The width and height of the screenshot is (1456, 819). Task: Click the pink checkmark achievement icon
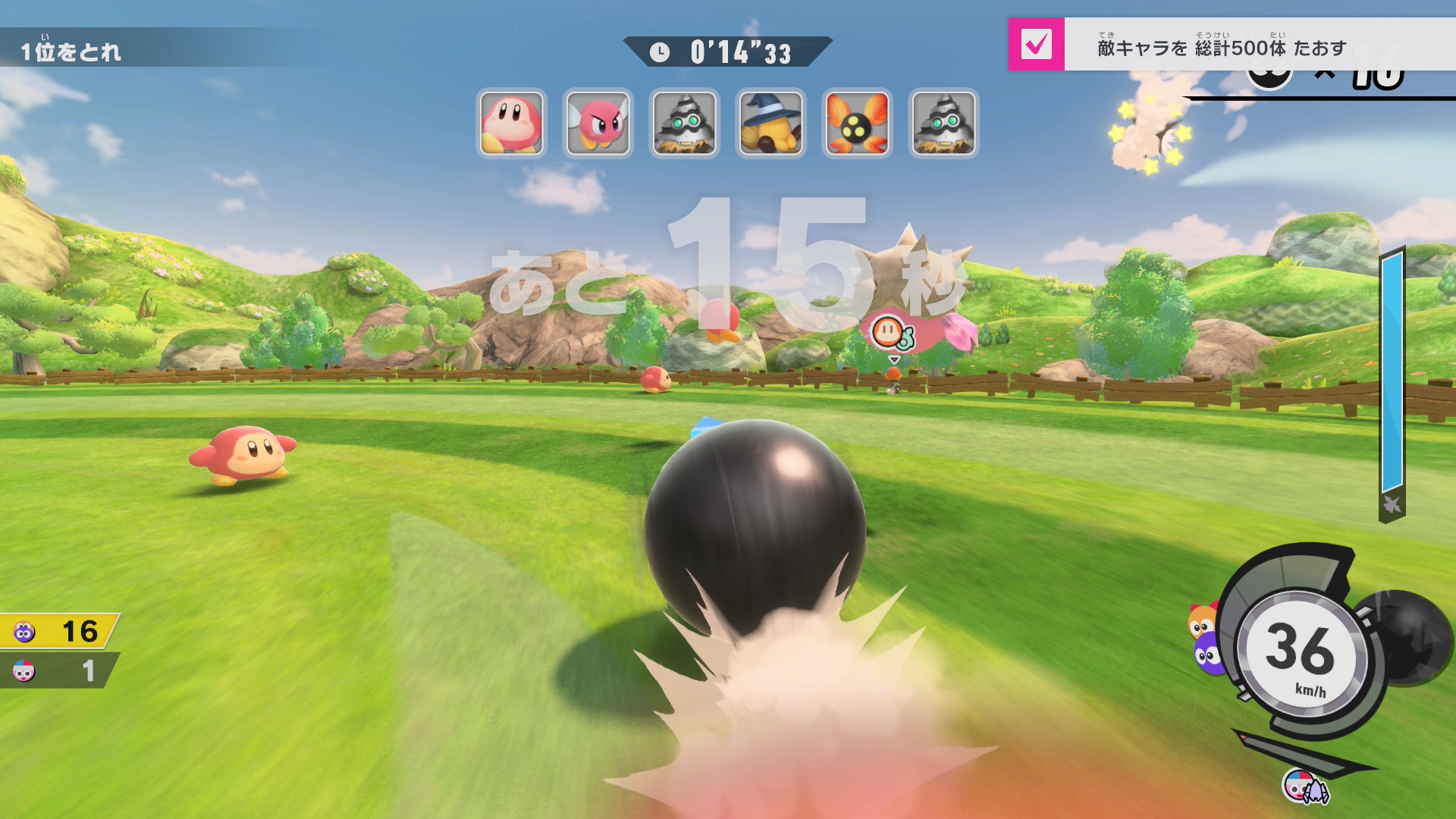[x=1036, y=45]
